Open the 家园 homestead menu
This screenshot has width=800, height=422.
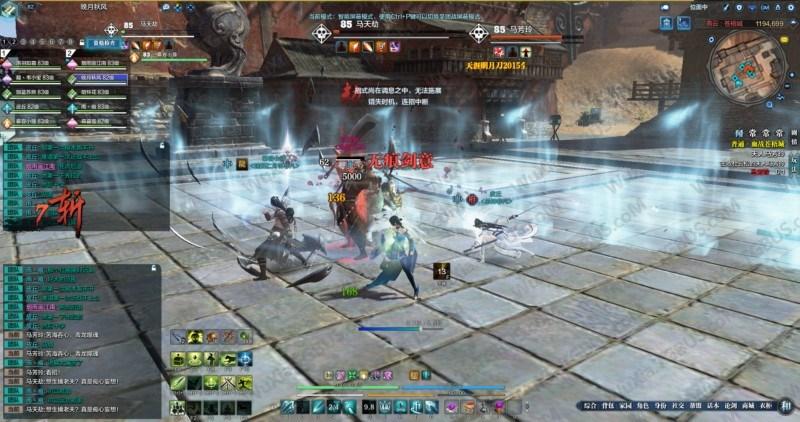(624, 406)
